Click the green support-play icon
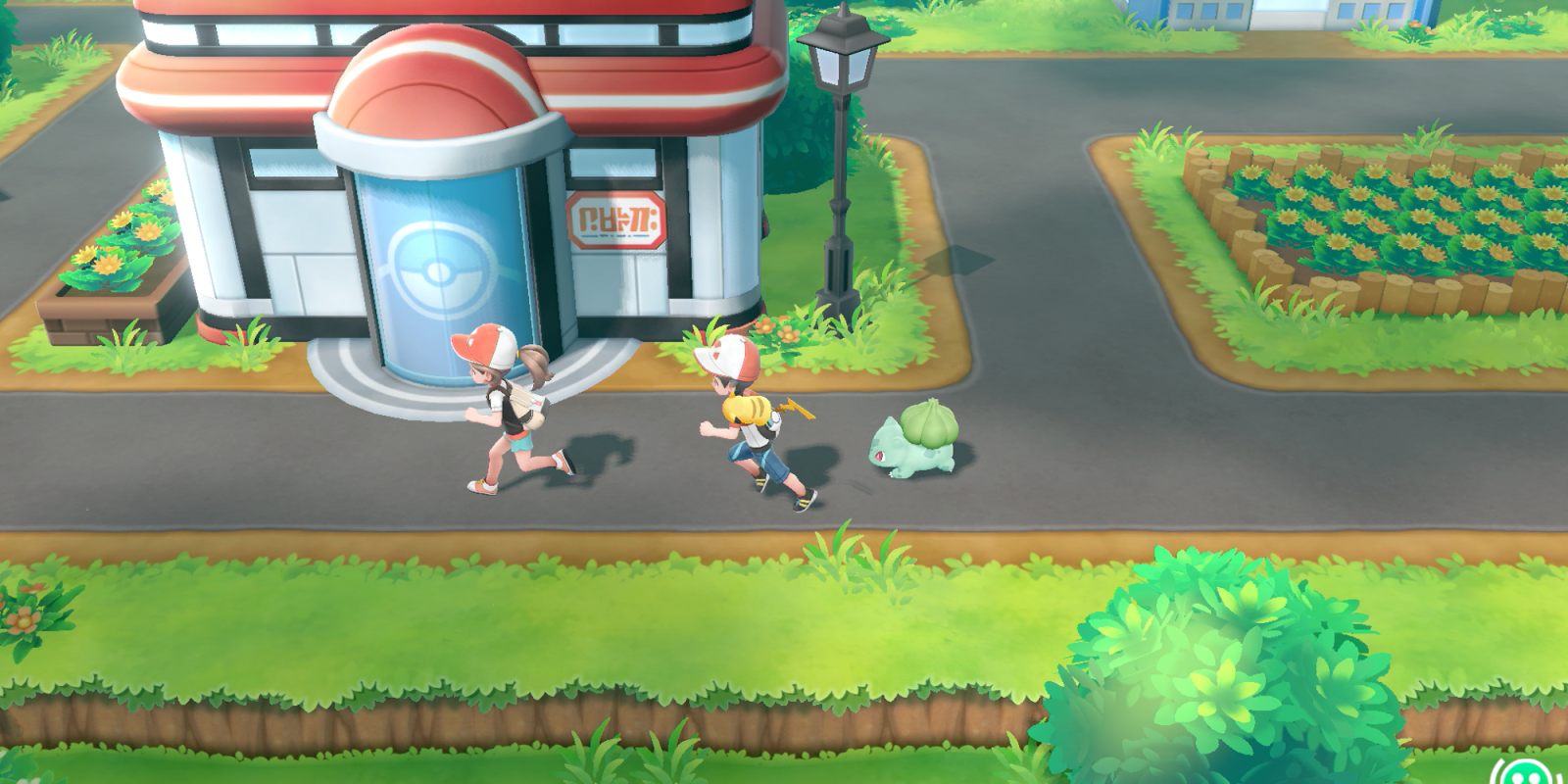This screenshot has width=1568, height=784. point(1531,772)
